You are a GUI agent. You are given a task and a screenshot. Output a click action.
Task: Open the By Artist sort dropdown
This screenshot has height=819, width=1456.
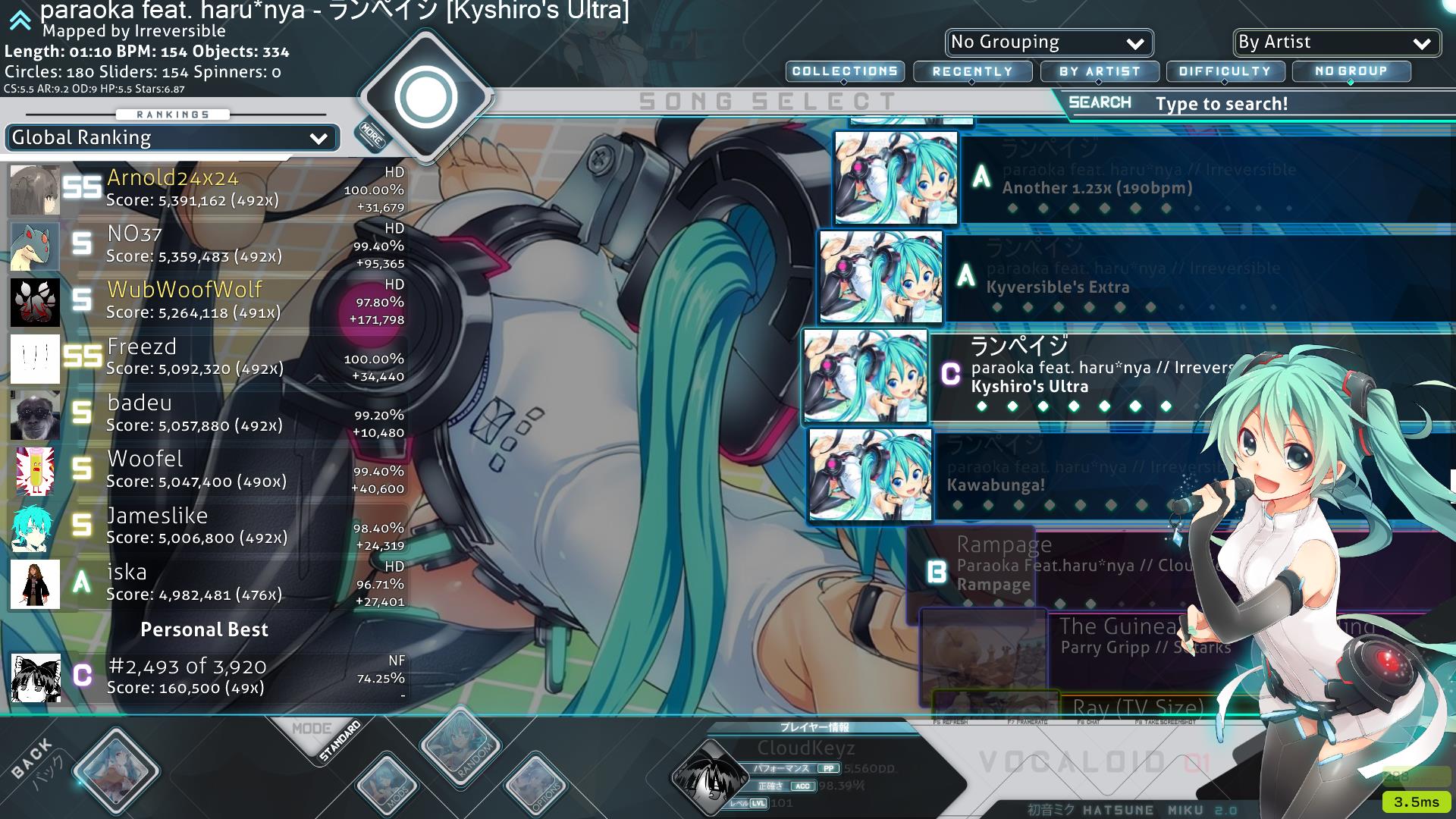pos(1336,42)
